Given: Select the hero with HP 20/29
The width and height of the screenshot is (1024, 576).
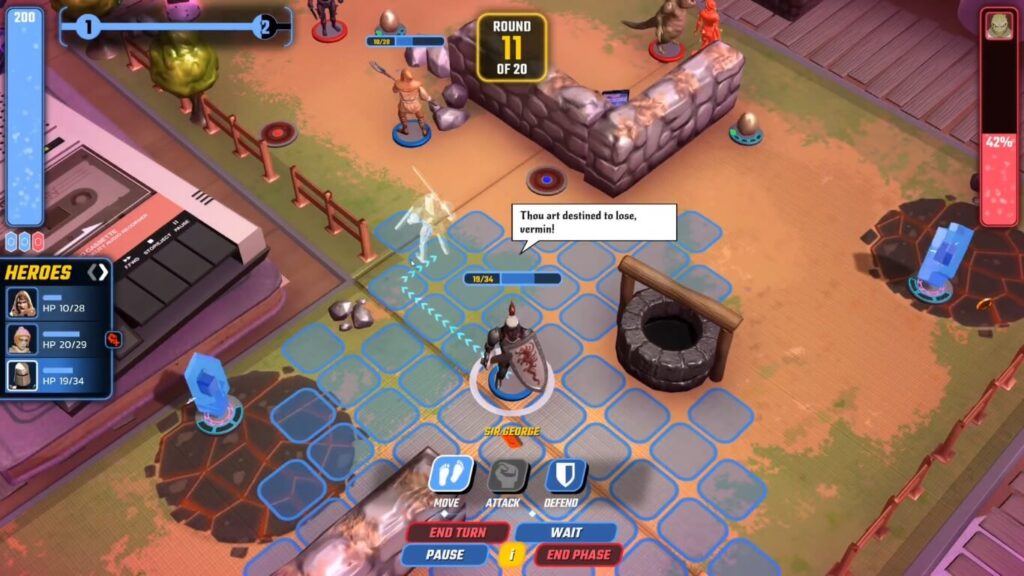Looking at the screenshot, I should (x=23, y=339).
